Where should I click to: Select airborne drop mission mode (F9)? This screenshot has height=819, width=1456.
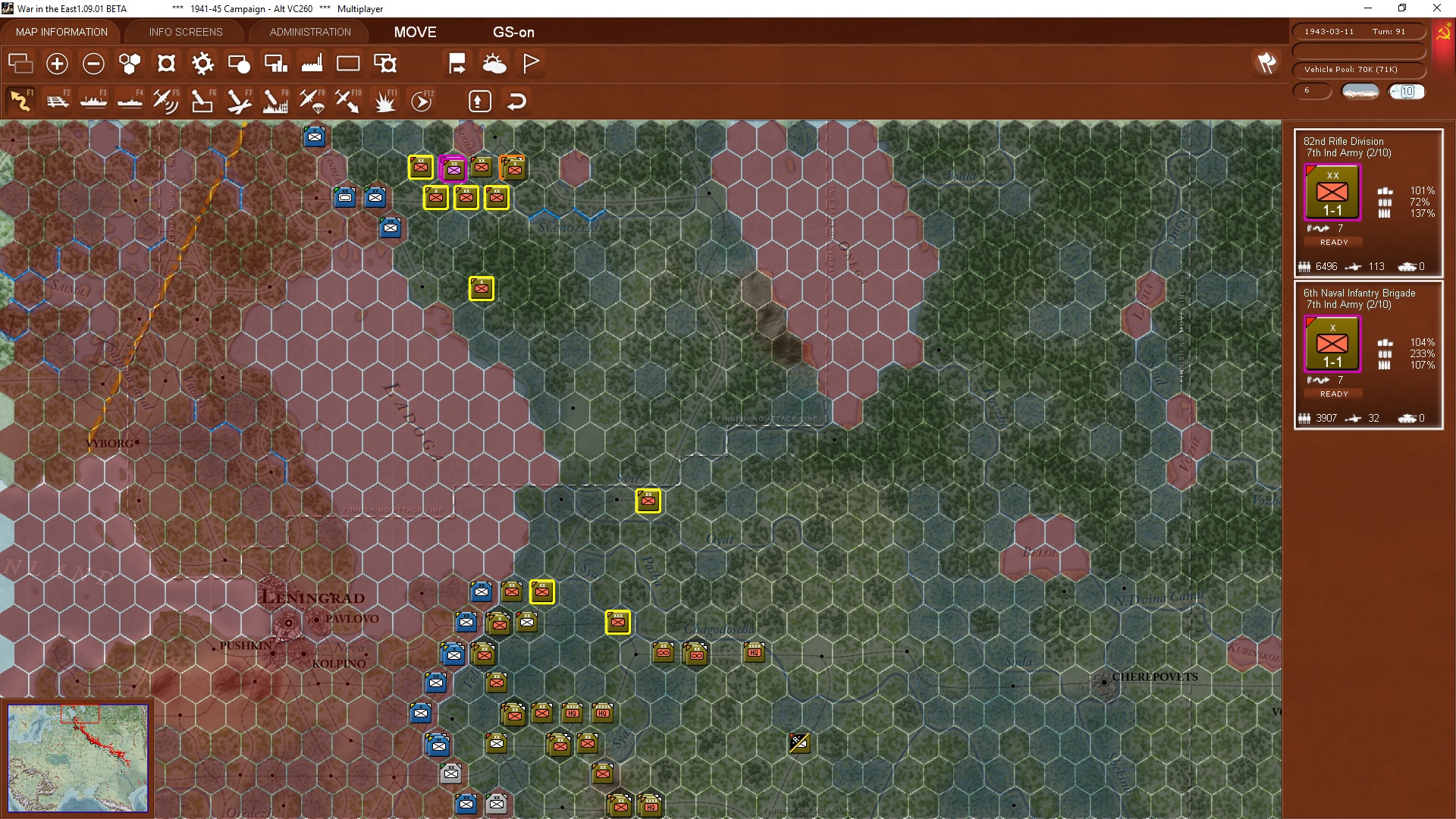pyautogui.click(x=312, y=100)
